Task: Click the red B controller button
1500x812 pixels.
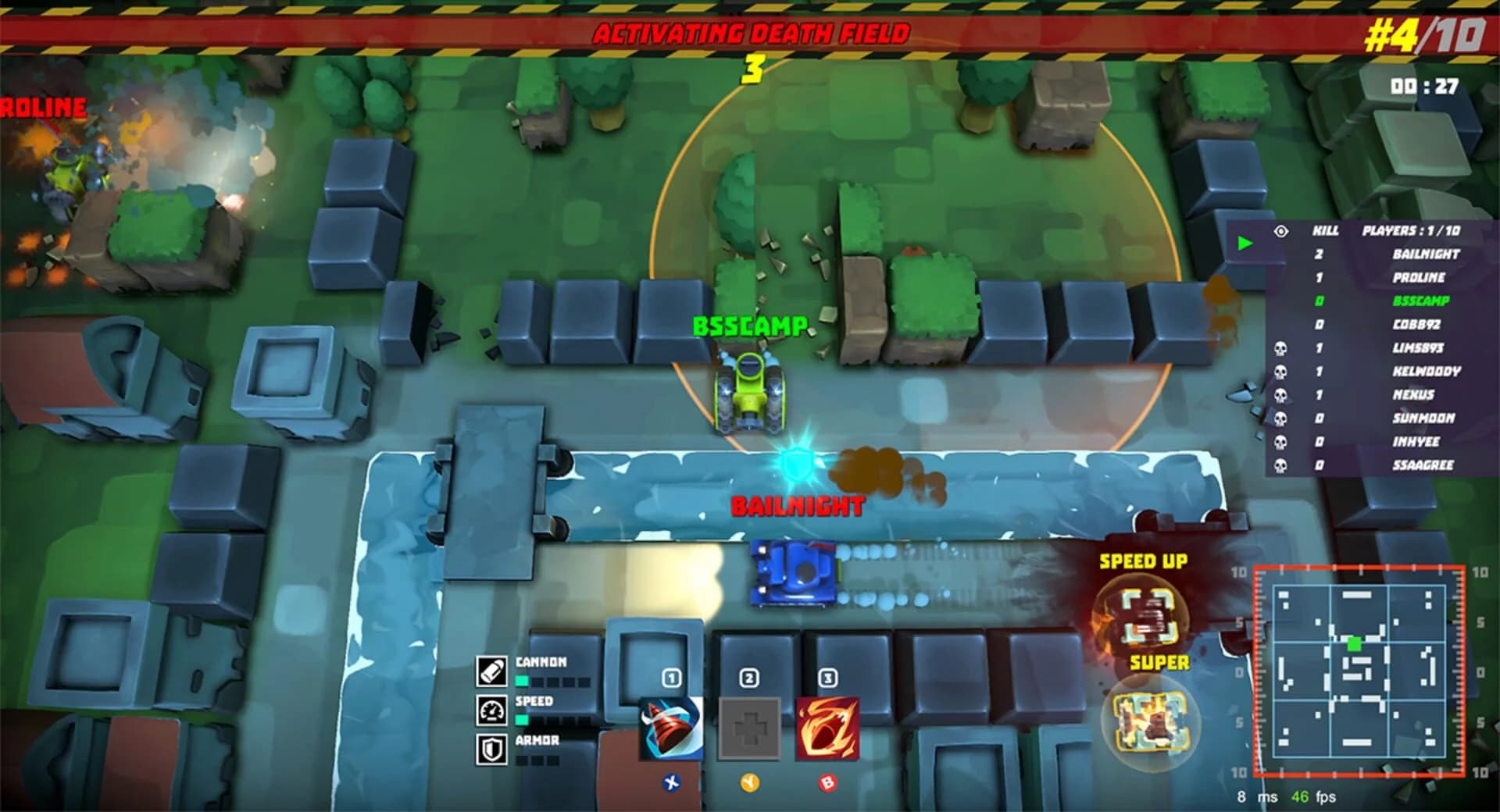Action: click(x=828, y=783)
